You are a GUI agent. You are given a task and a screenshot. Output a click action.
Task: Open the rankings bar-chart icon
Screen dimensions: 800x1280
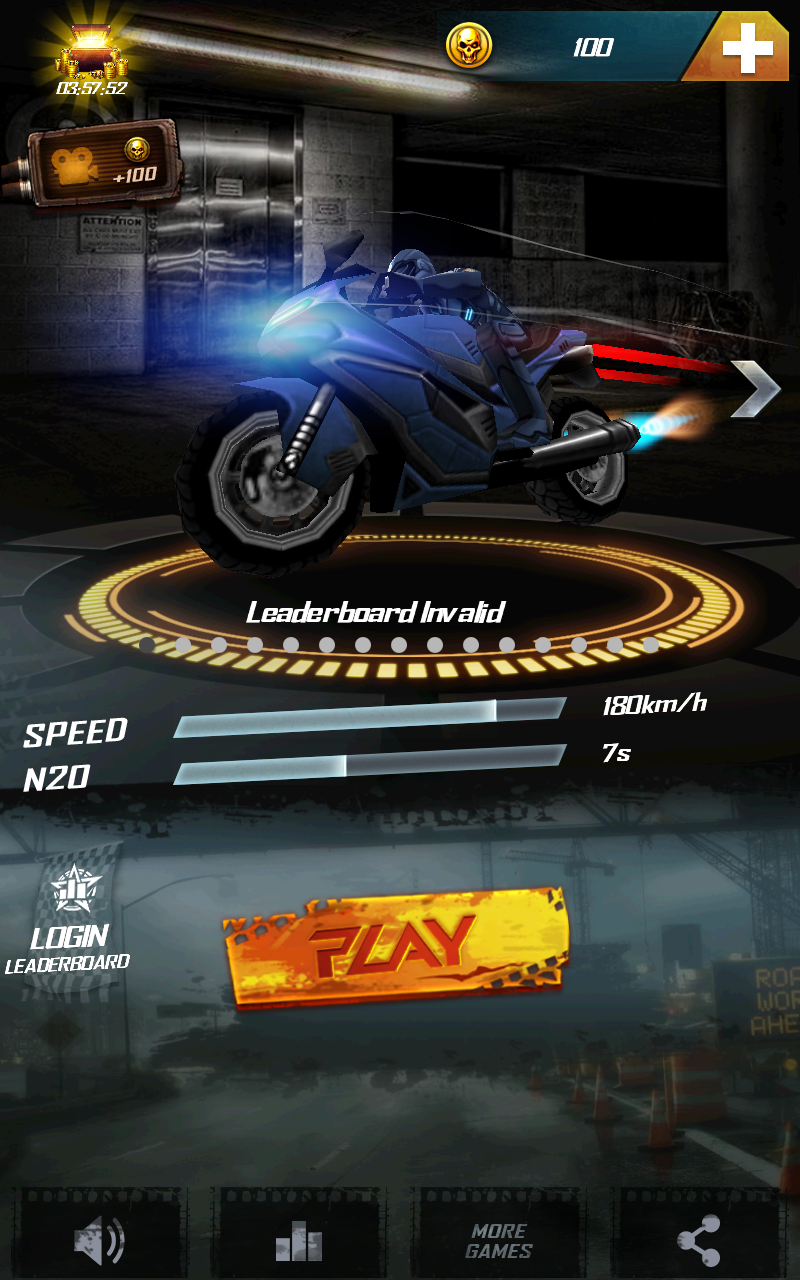(299, 1241)
